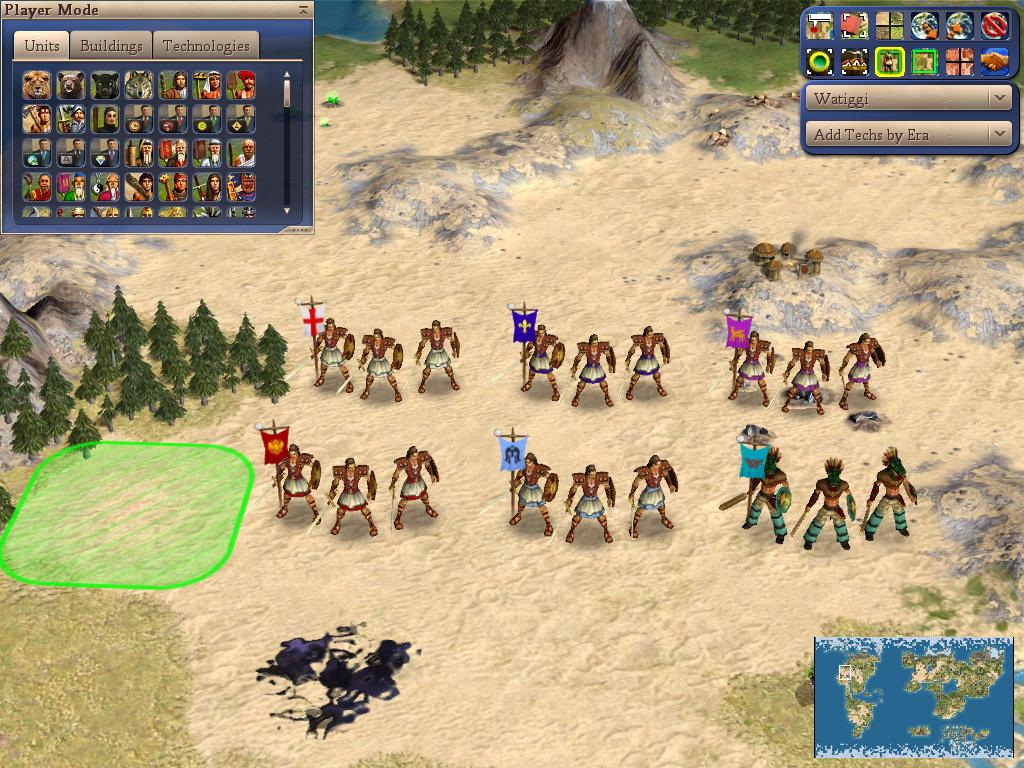Select the black panther unit icon

coord(105,85)
